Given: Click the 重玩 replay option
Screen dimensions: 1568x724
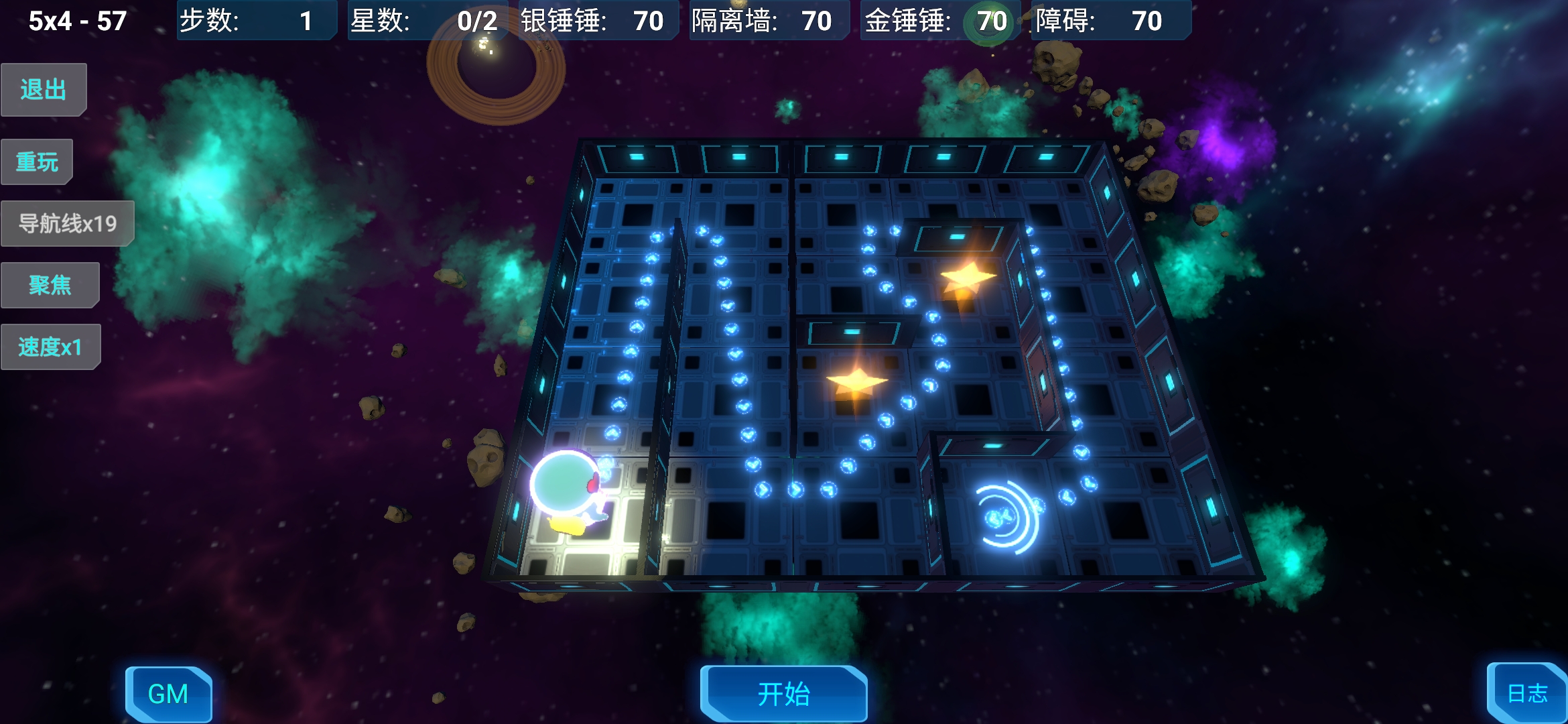Looking at the screenshot, I should 37,160.
